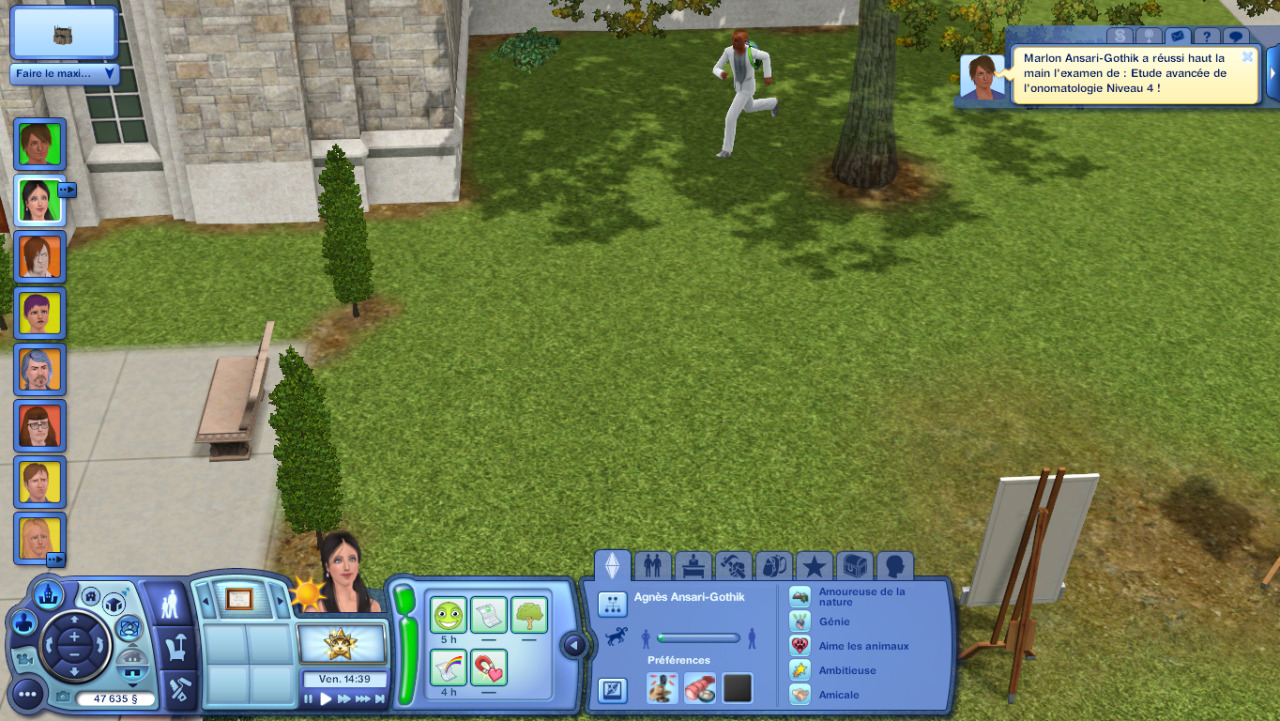1280x721 pixels.
Task: Open the Faire le maxi... dropdown
Action: click(64, 74)
